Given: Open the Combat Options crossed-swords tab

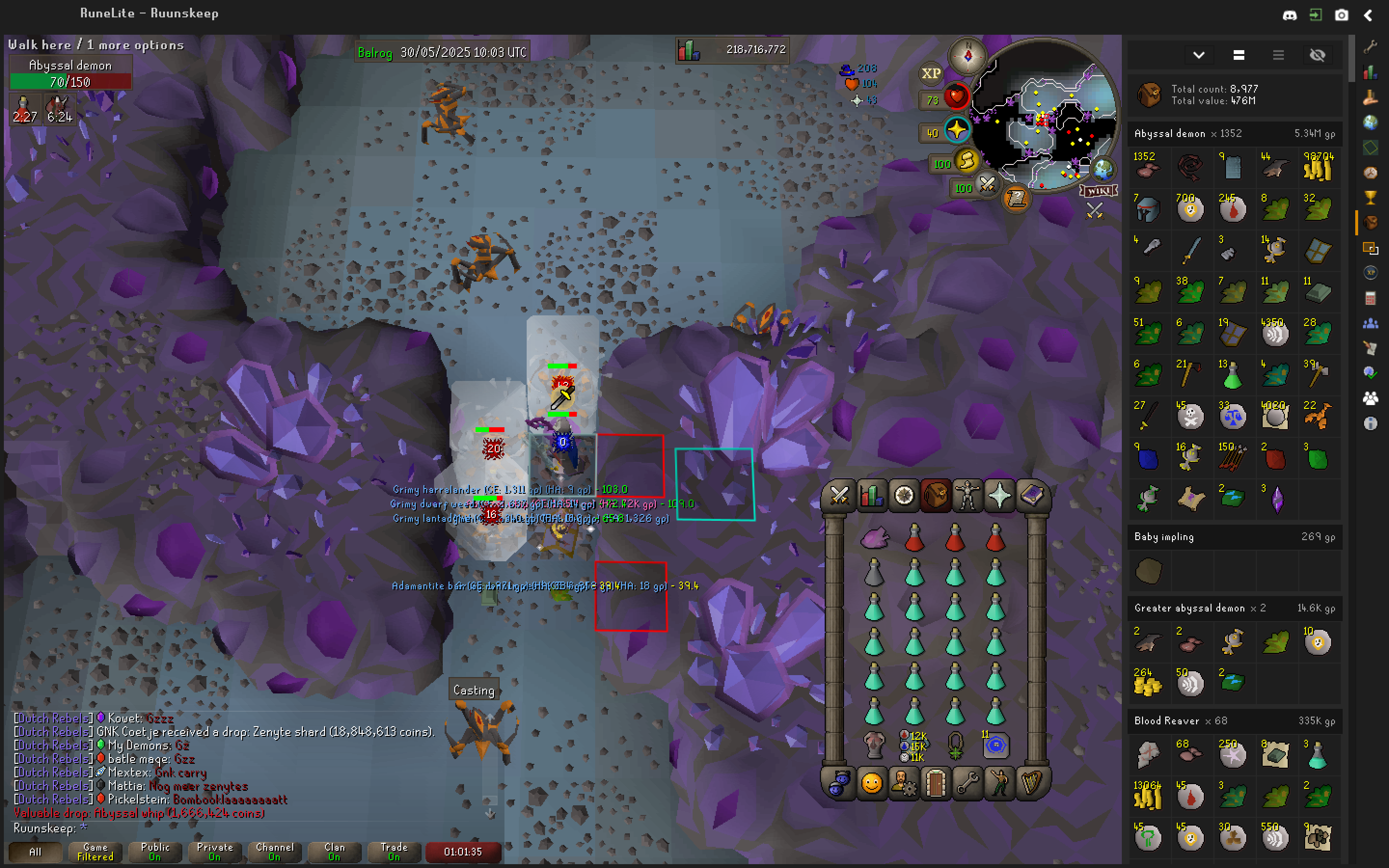Looking at the screenshot, I should pyautogui.click(x=839, y=495).
